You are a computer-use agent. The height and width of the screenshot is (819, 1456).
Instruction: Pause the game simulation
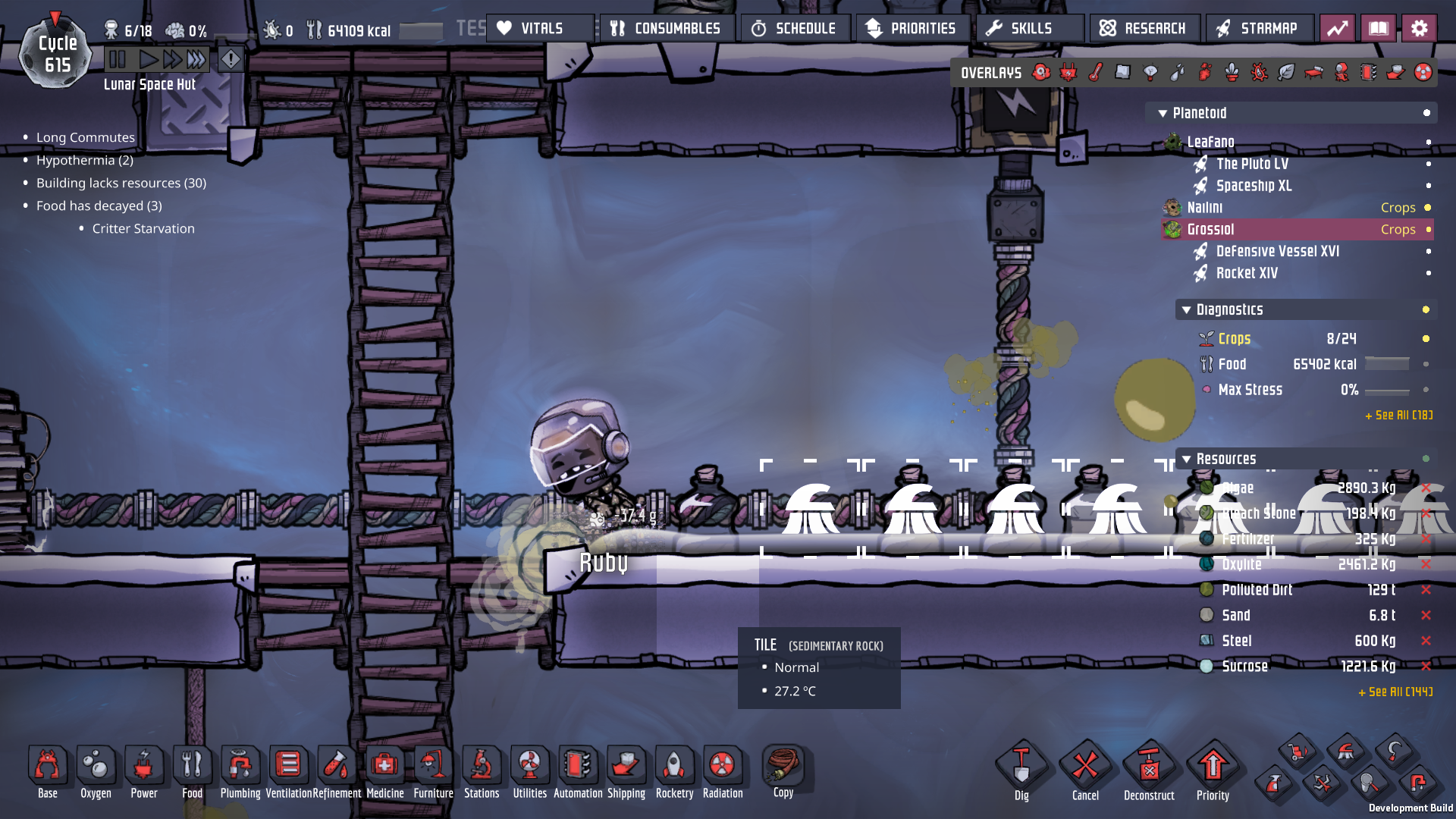click(118, 59)
